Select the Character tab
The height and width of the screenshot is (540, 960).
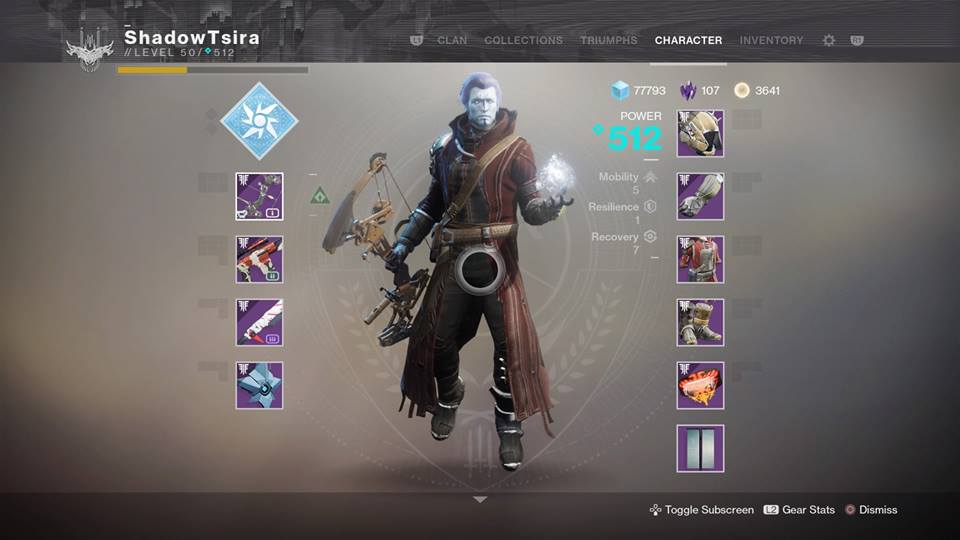click(688, 41)
